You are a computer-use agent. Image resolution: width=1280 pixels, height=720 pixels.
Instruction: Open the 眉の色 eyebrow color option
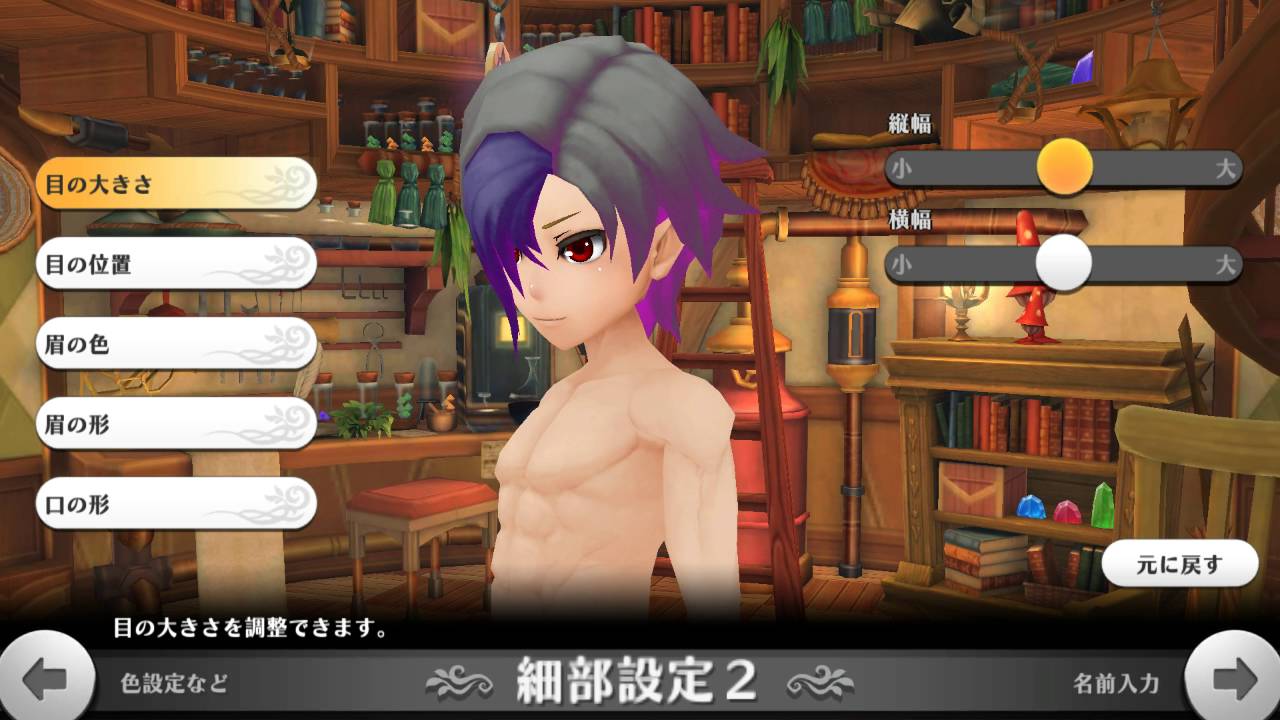click(x=176, y=344)
